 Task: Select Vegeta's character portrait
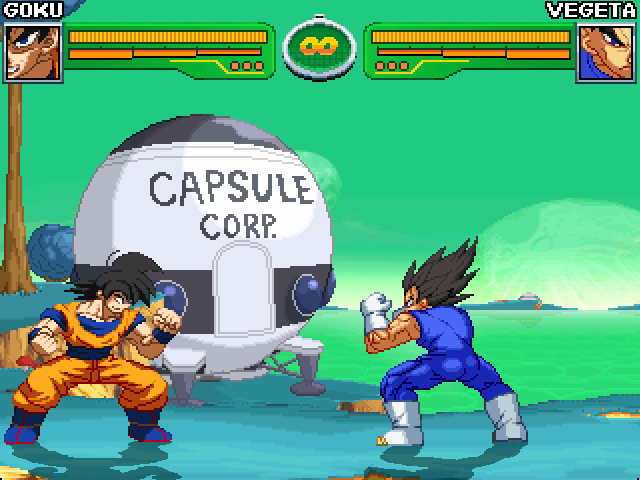607,51
